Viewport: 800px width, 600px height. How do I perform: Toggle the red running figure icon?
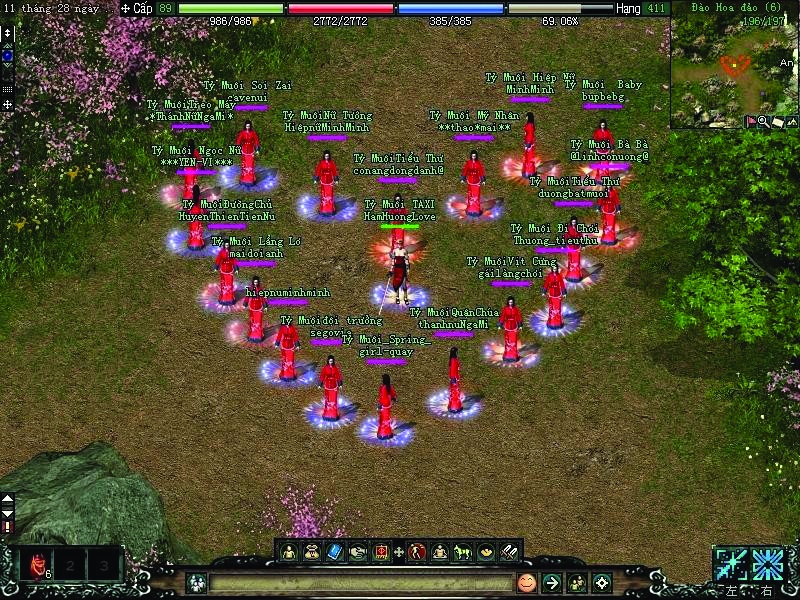pos(417,551)
